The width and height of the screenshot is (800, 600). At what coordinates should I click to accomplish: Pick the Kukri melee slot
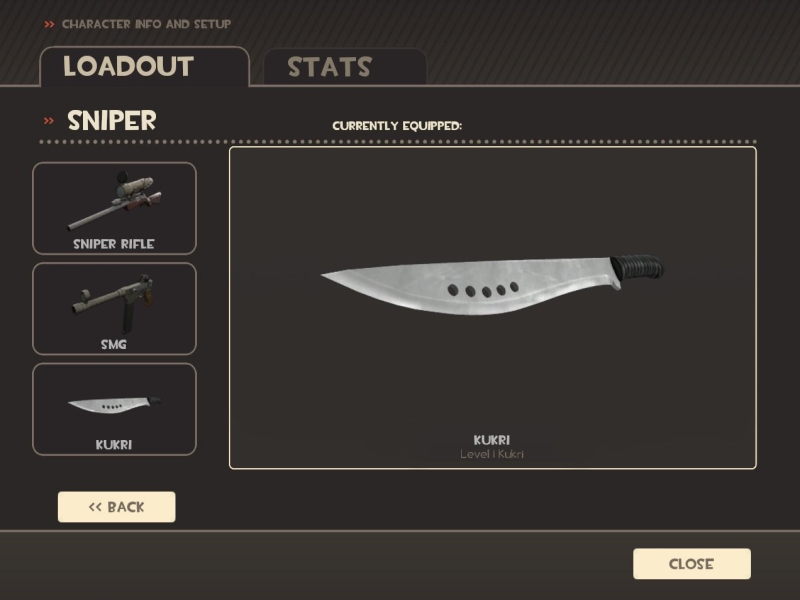[x=114, y=408]
